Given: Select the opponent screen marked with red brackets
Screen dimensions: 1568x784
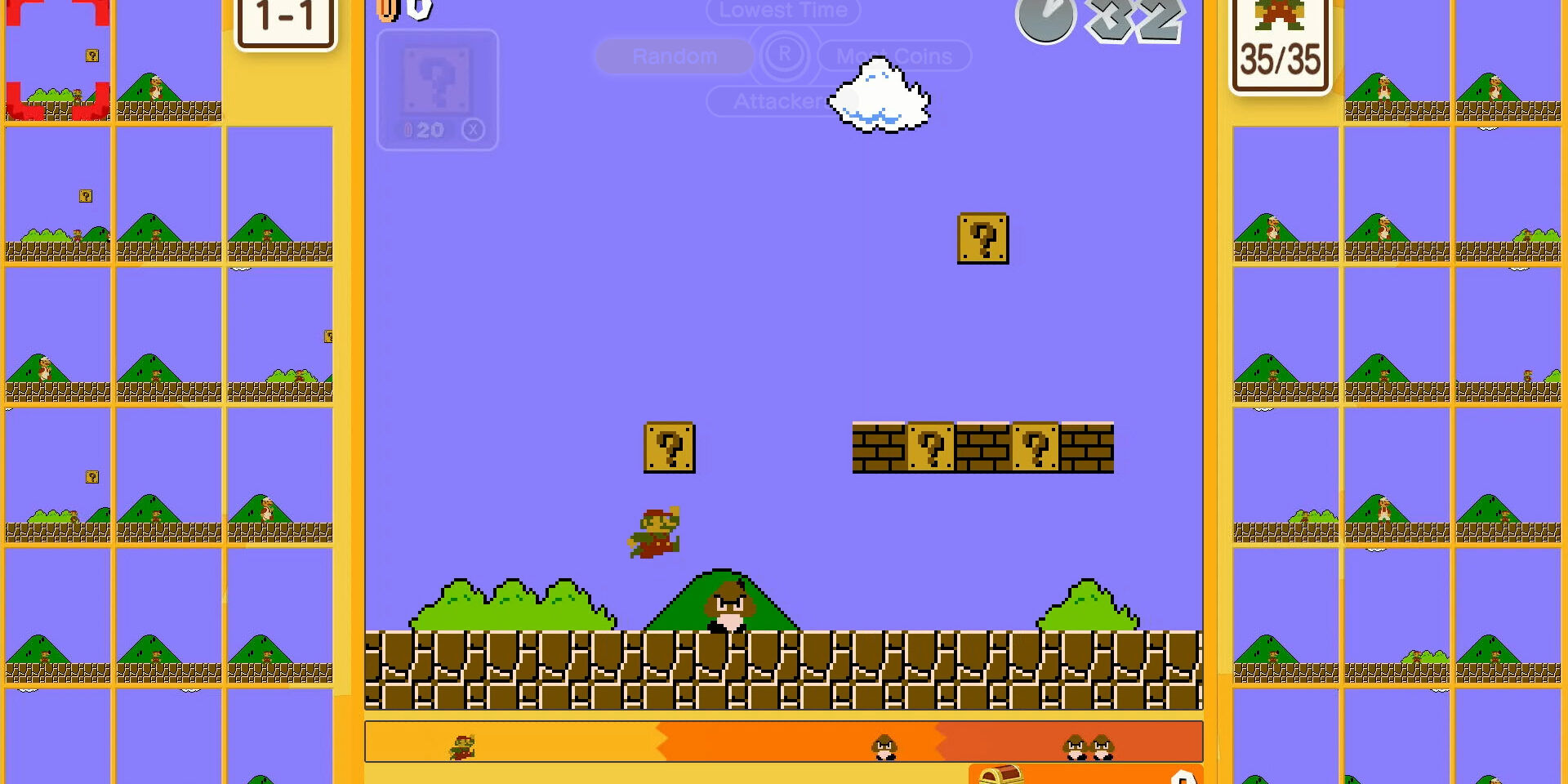Looking at the screenshot, I should click(57, 61).
